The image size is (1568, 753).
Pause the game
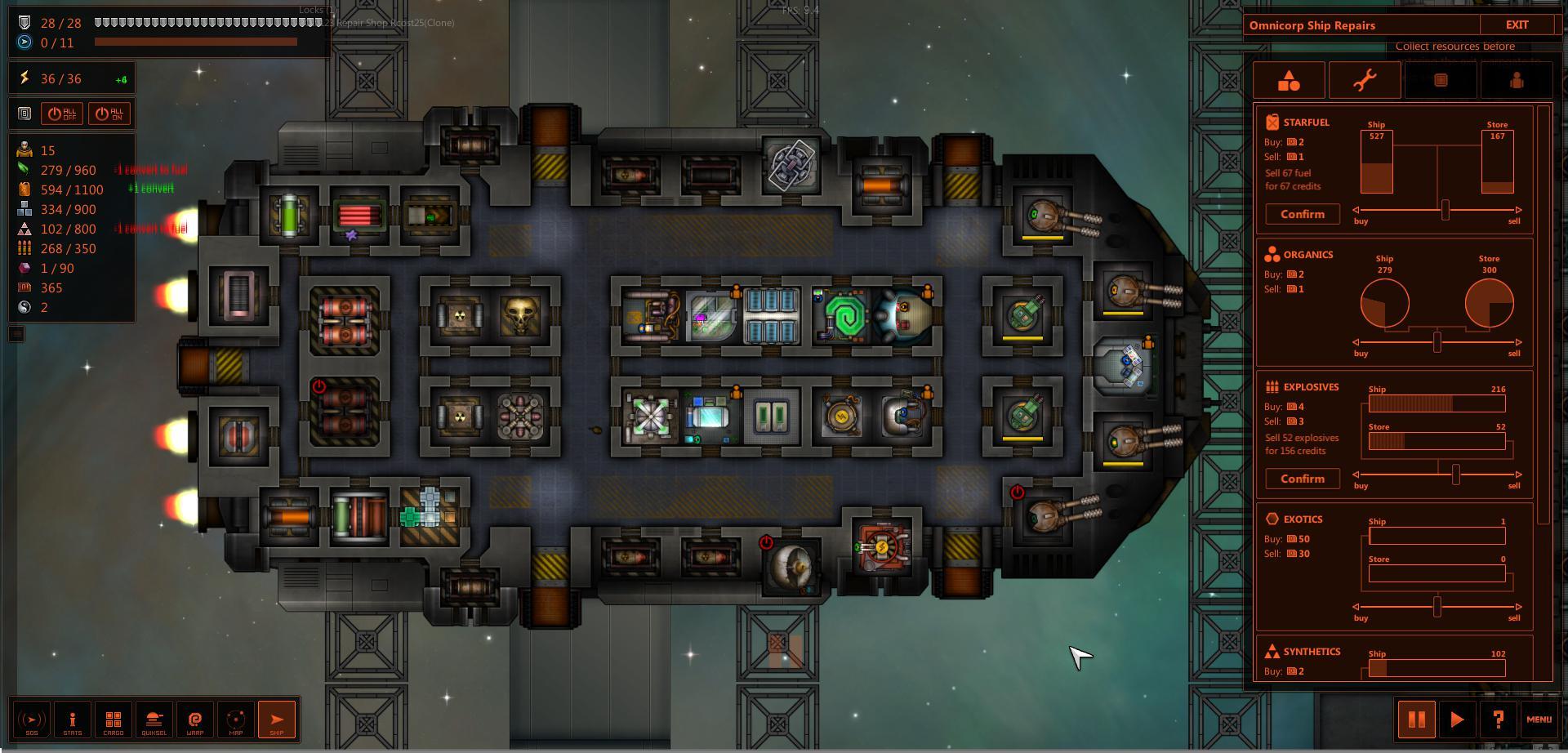[1416, 720]
